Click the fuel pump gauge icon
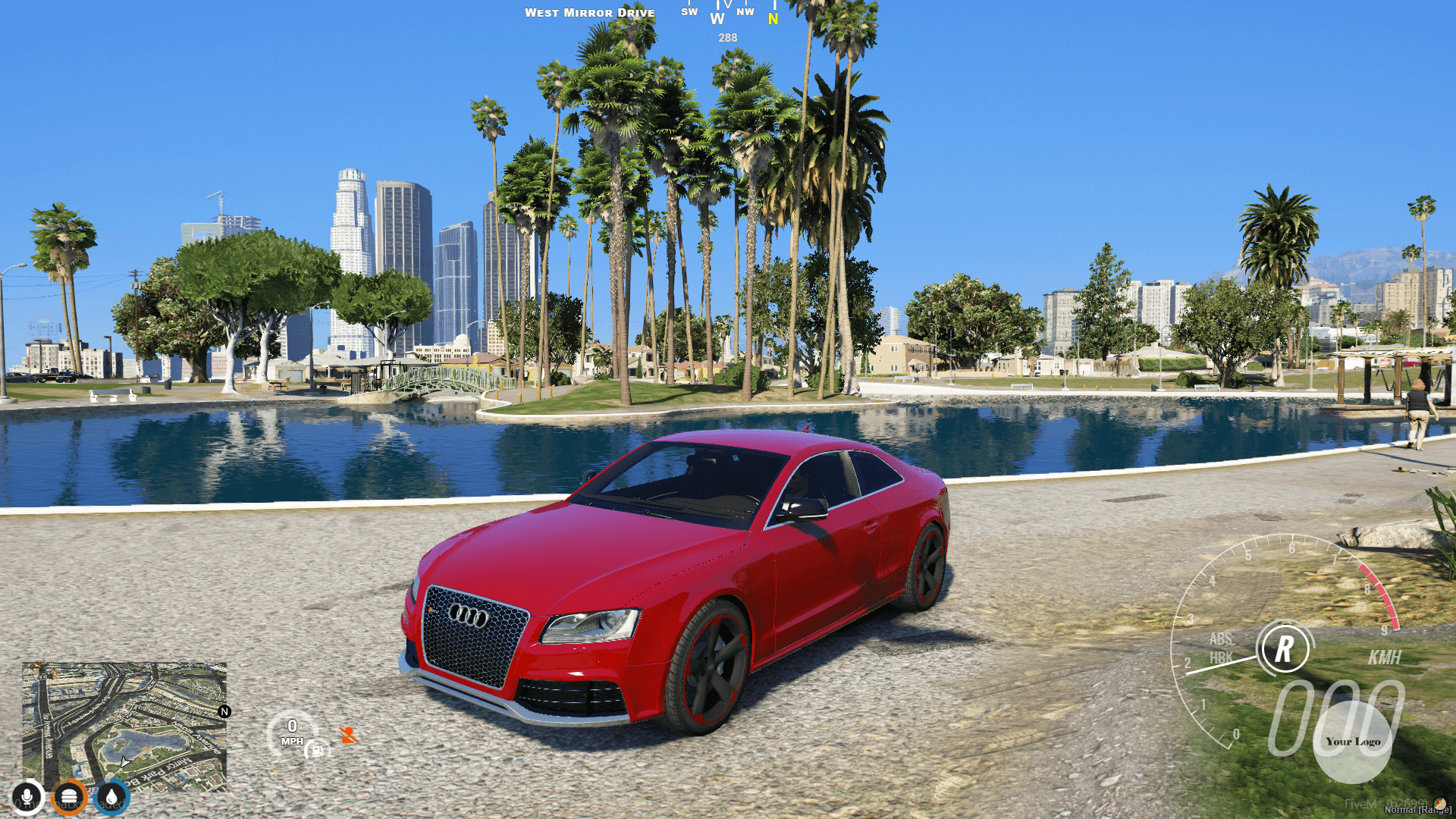 point(318,752)
